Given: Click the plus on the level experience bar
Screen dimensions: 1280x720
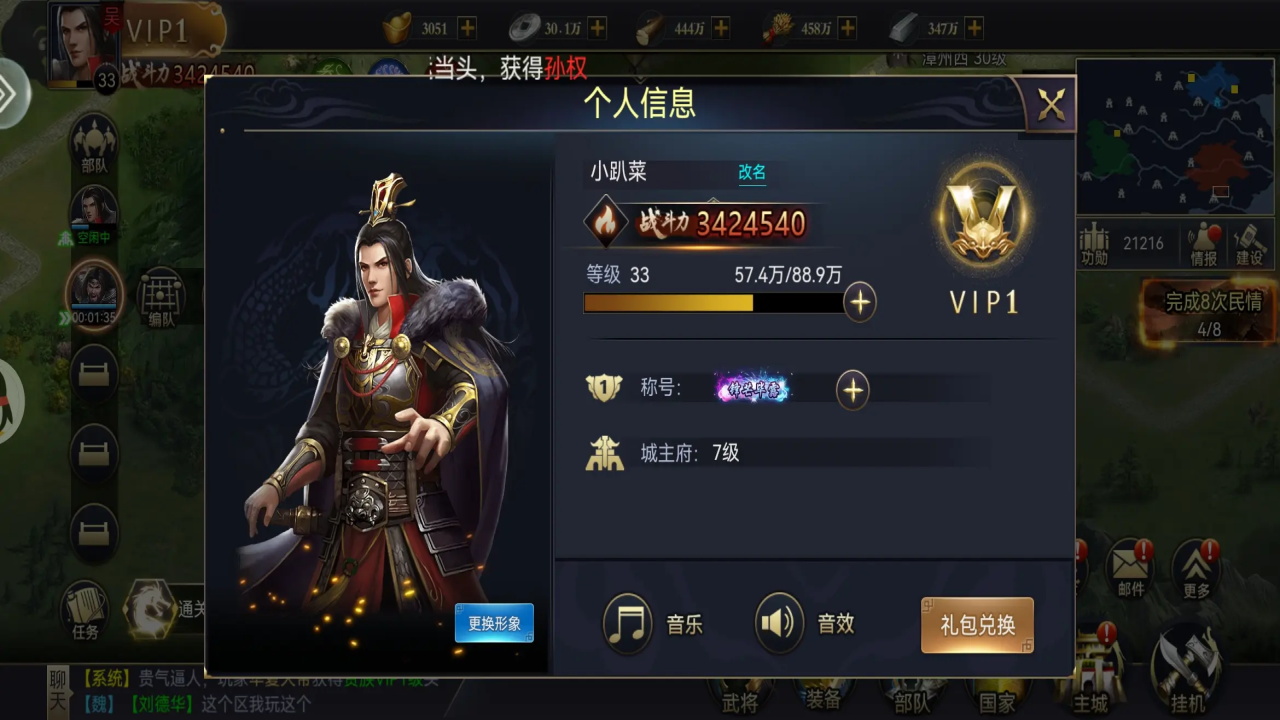Looking at the screenshot, I should tap(859, 301).
